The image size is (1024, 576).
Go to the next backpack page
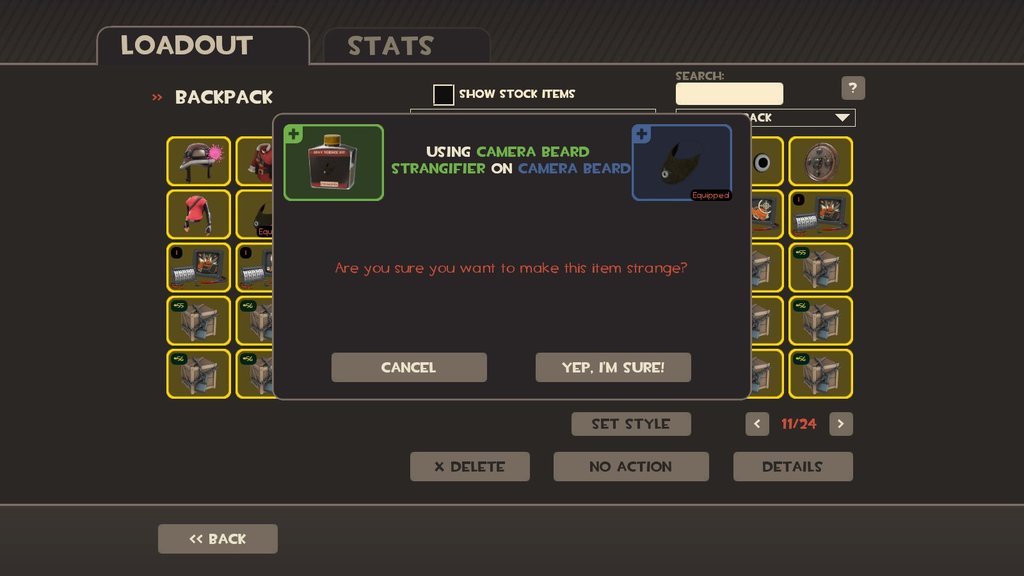click(841, 424)
